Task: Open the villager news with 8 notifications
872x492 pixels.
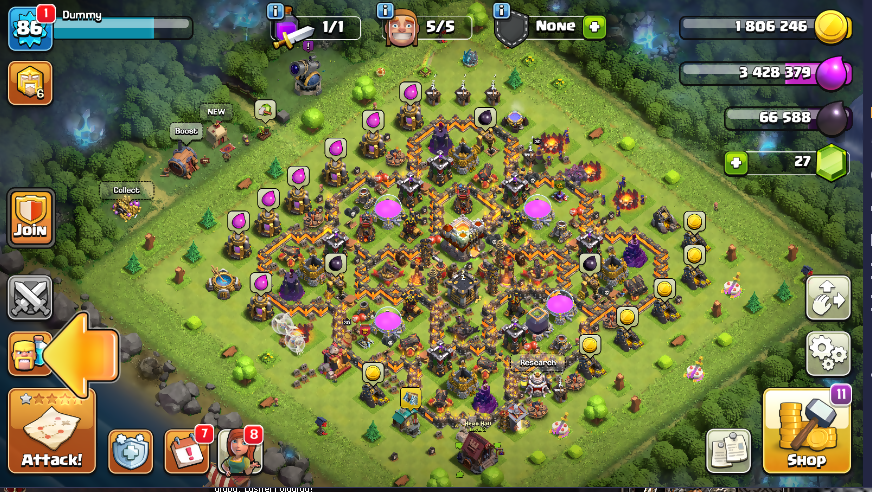Action: [239, 451]
